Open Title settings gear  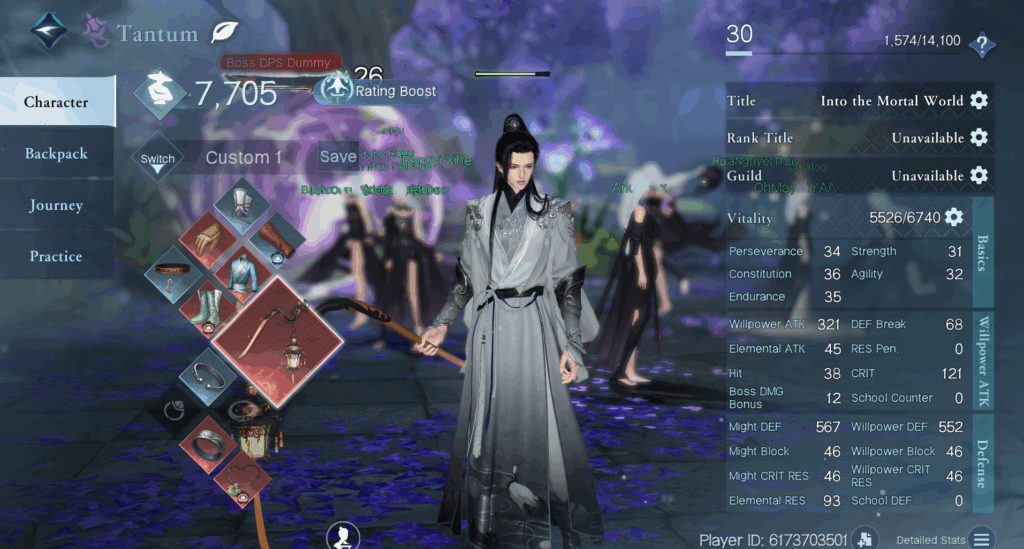(x=979, y=101)
